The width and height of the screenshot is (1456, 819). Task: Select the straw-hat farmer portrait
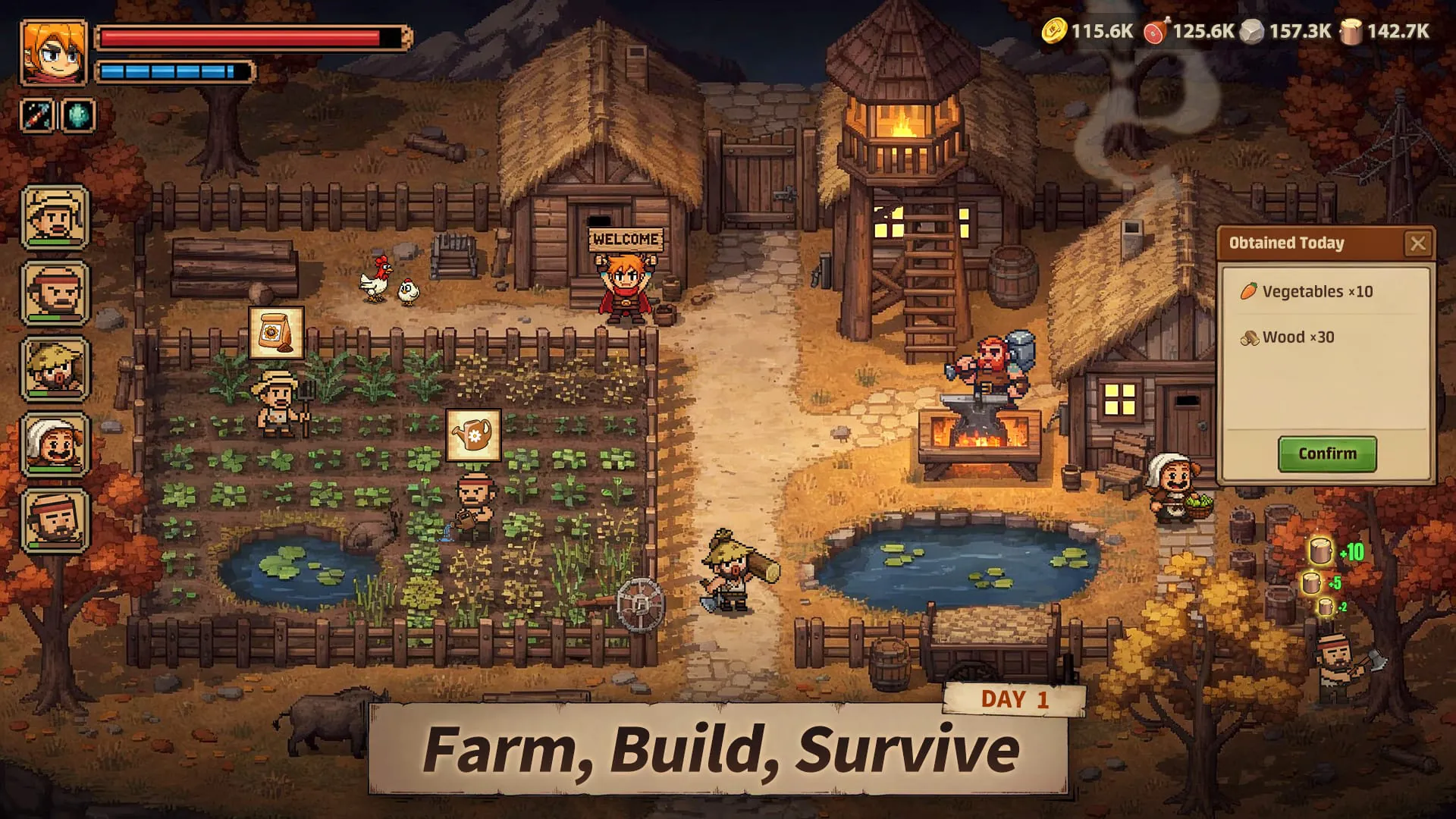(55, 218)
